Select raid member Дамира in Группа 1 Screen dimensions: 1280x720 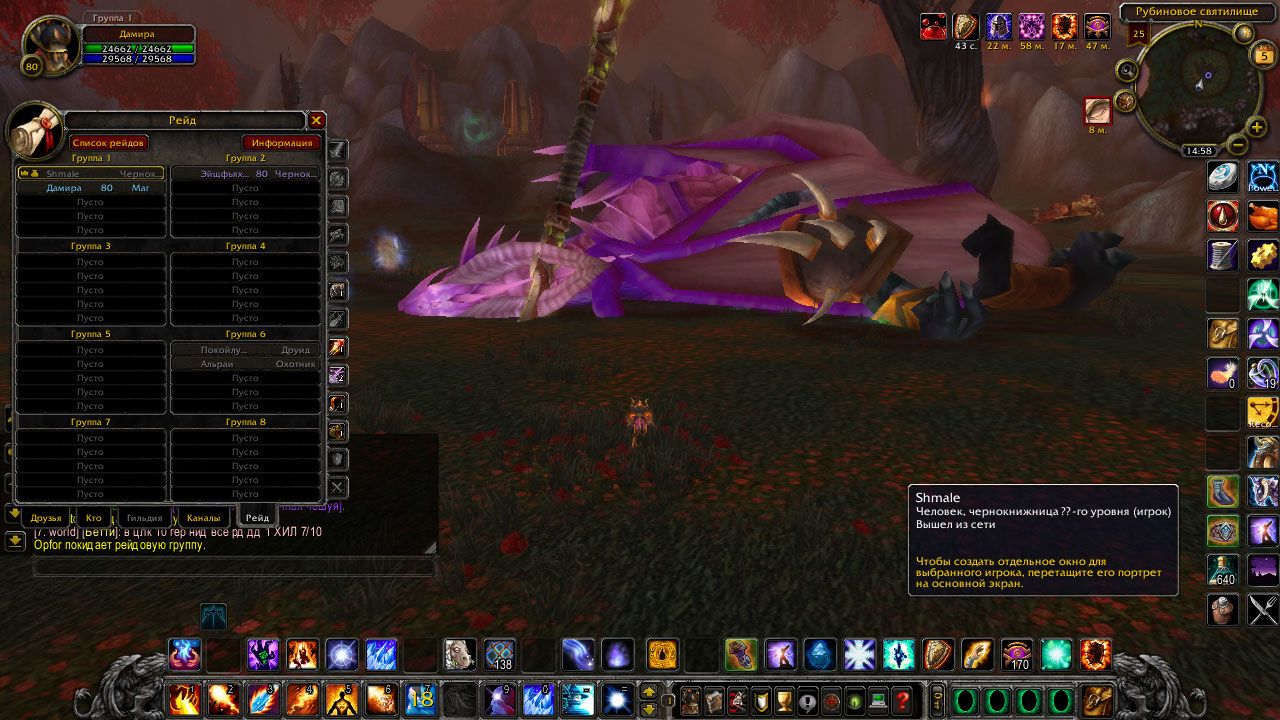tap(90, 188)
